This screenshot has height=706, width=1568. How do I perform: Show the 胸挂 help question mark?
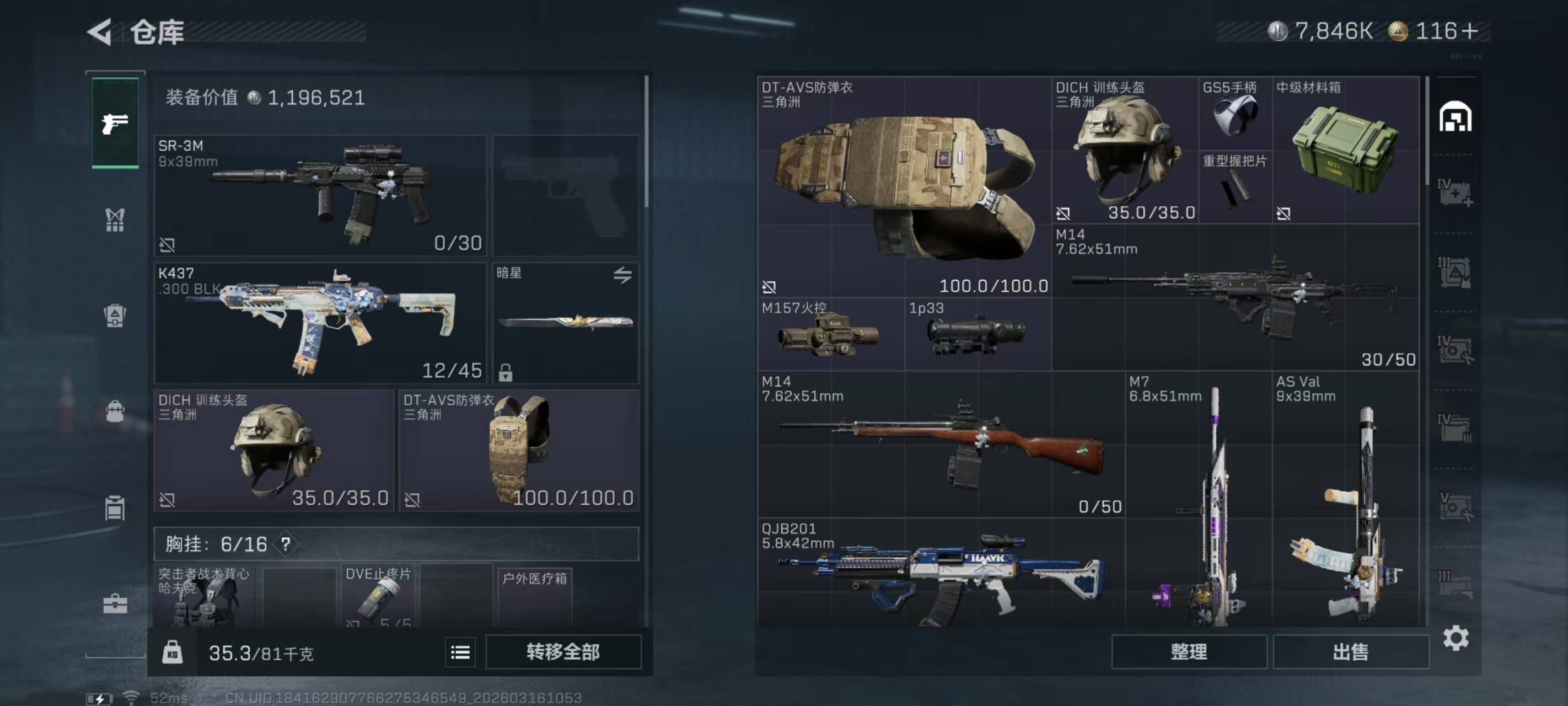coord(286,543)
